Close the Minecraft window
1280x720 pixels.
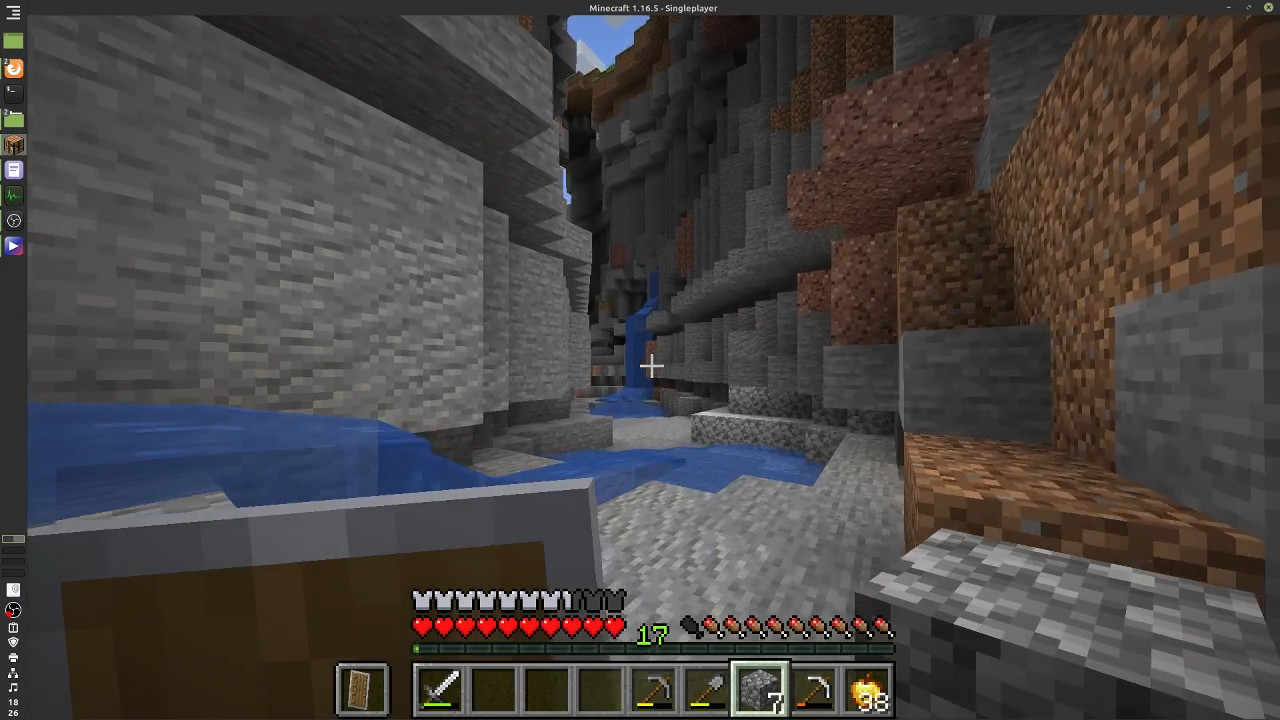click(x=1269, y=8)
